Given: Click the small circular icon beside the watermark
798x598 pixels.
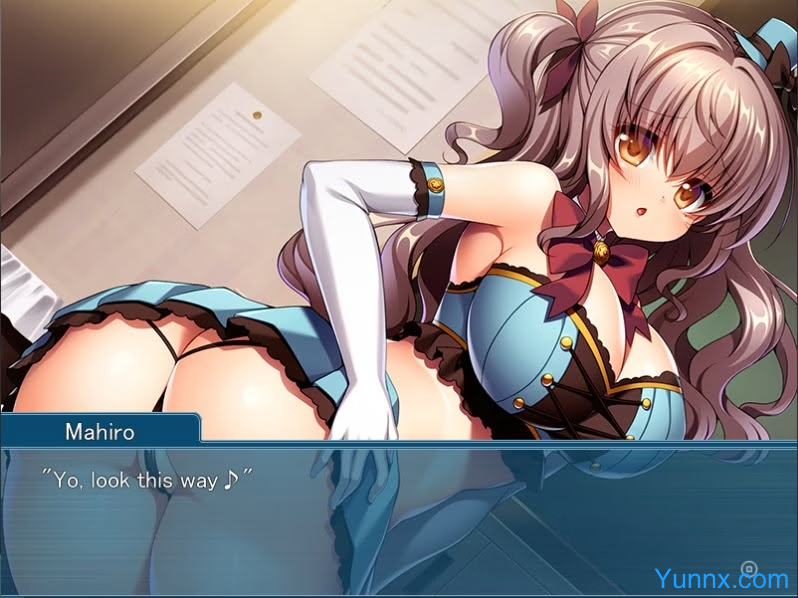Looking at the screenshot, I should [x=748, y=568].
